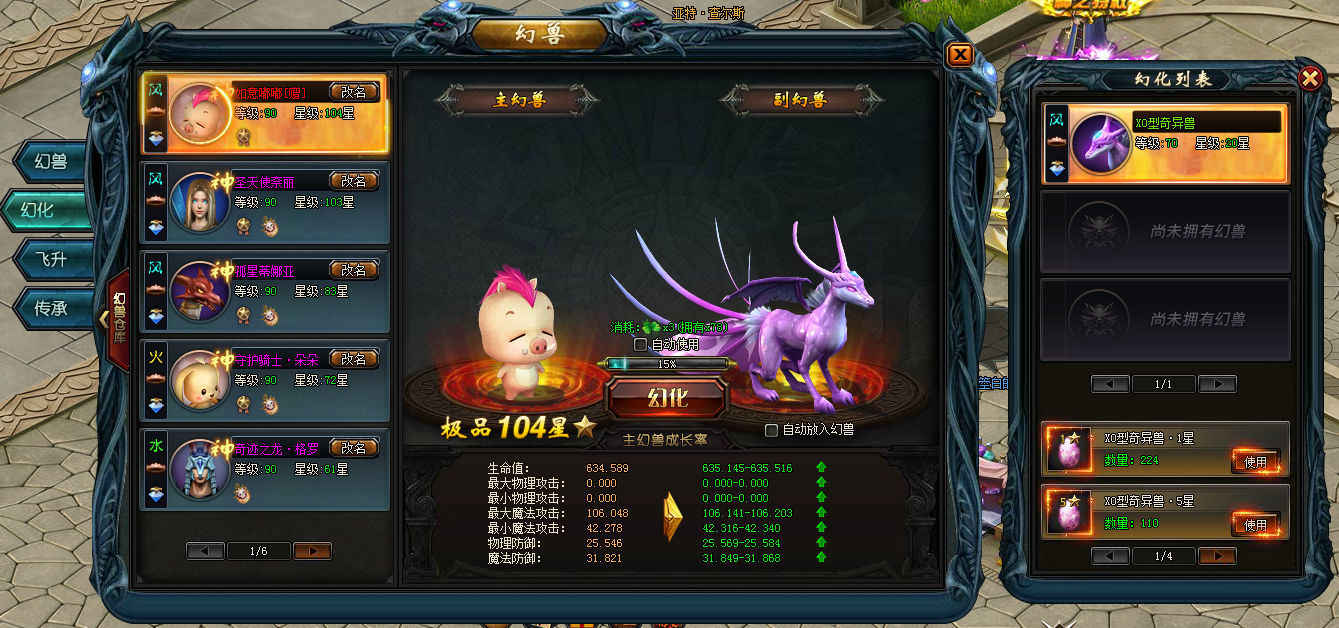Select XO型奇异兽 in the 幻化列表
This screenshot has height=628, width=1339.
(x=1165, y=144)
